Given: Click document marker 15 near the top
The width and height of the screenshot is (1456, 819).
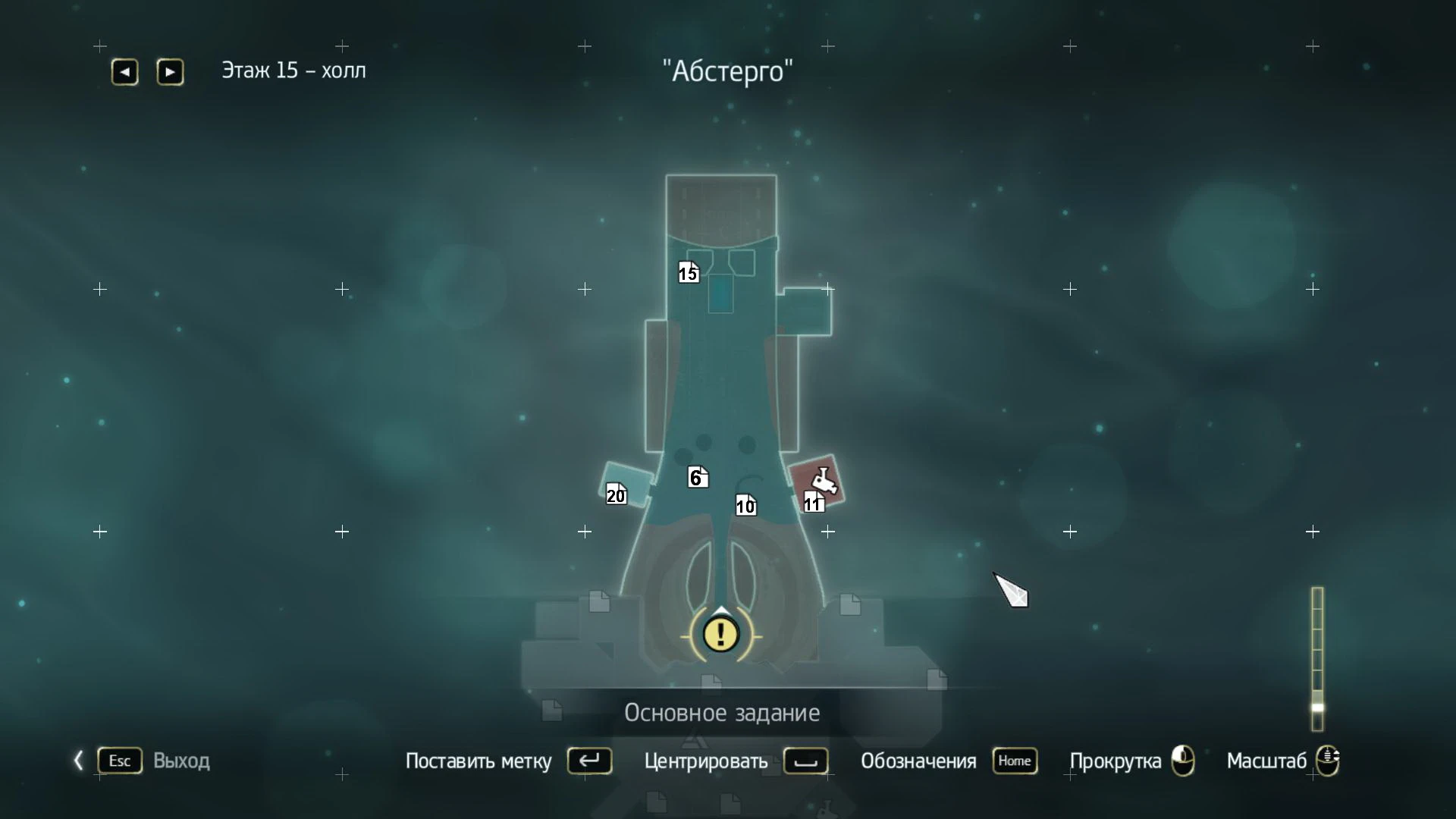Looking at the screenshot, I should point(687,272).
